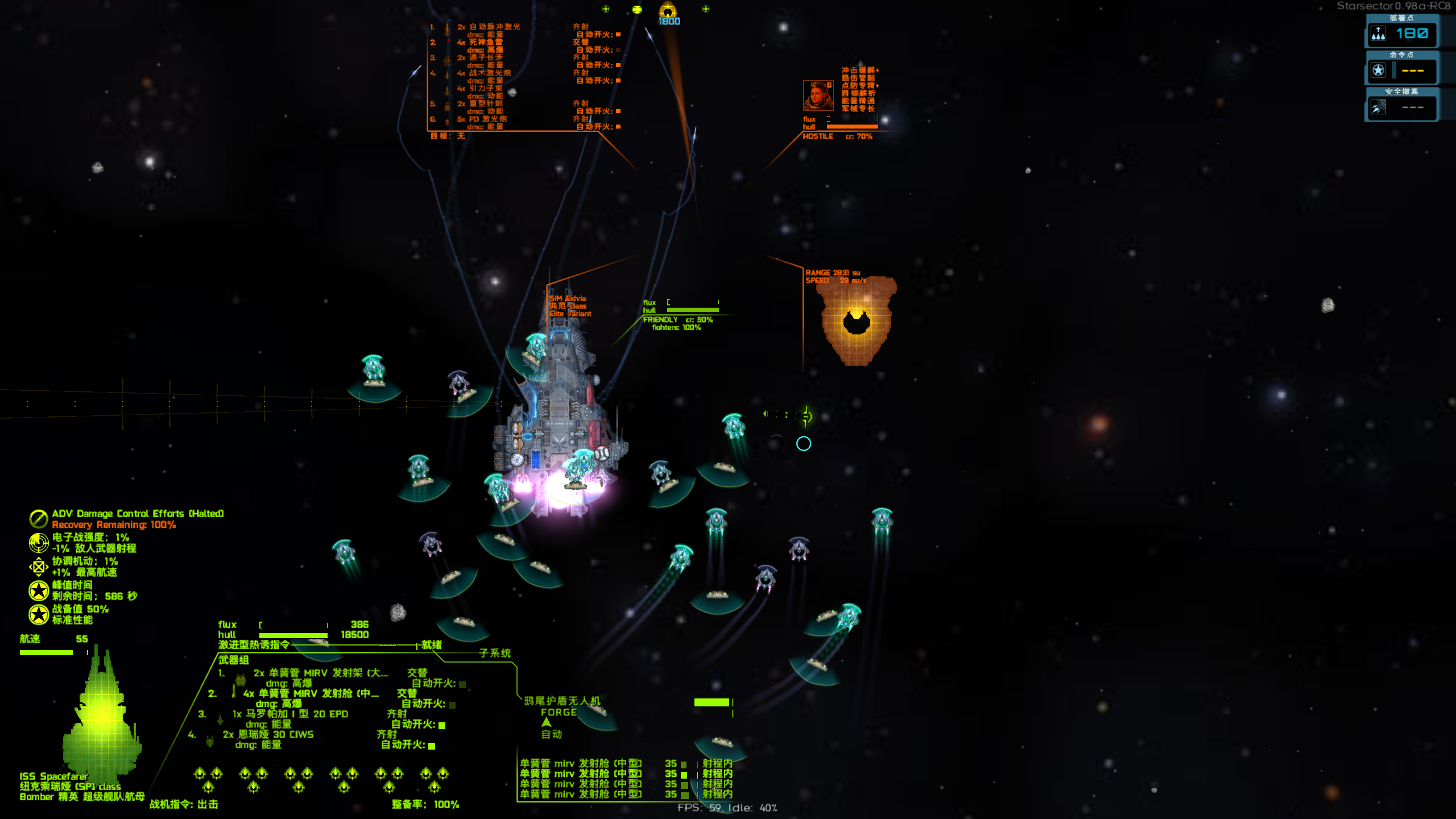The height and width of the screenshot is (819, 1456).
Task: Select the 峰值时间 star status icon
Action: tap(39, 590)
